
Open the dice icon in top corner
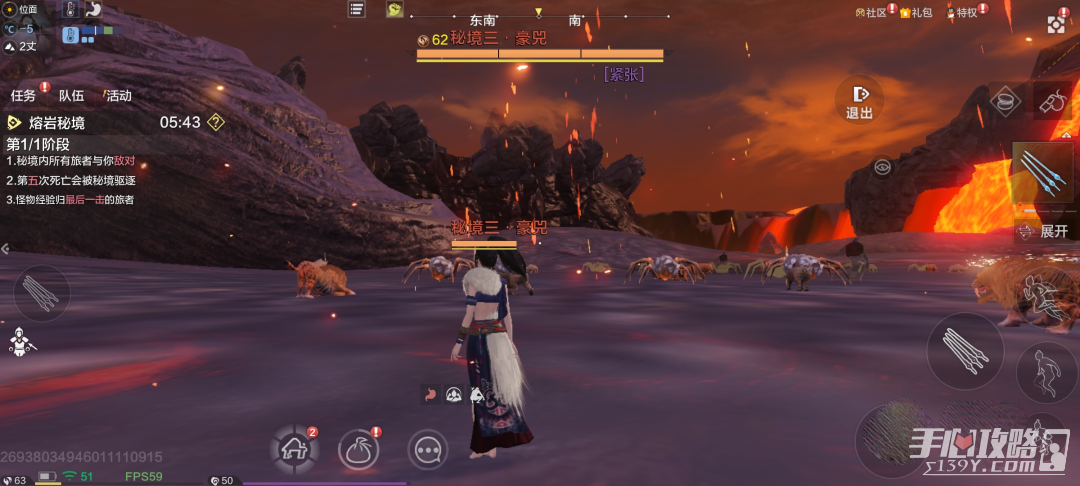(x=1057, y=24)
